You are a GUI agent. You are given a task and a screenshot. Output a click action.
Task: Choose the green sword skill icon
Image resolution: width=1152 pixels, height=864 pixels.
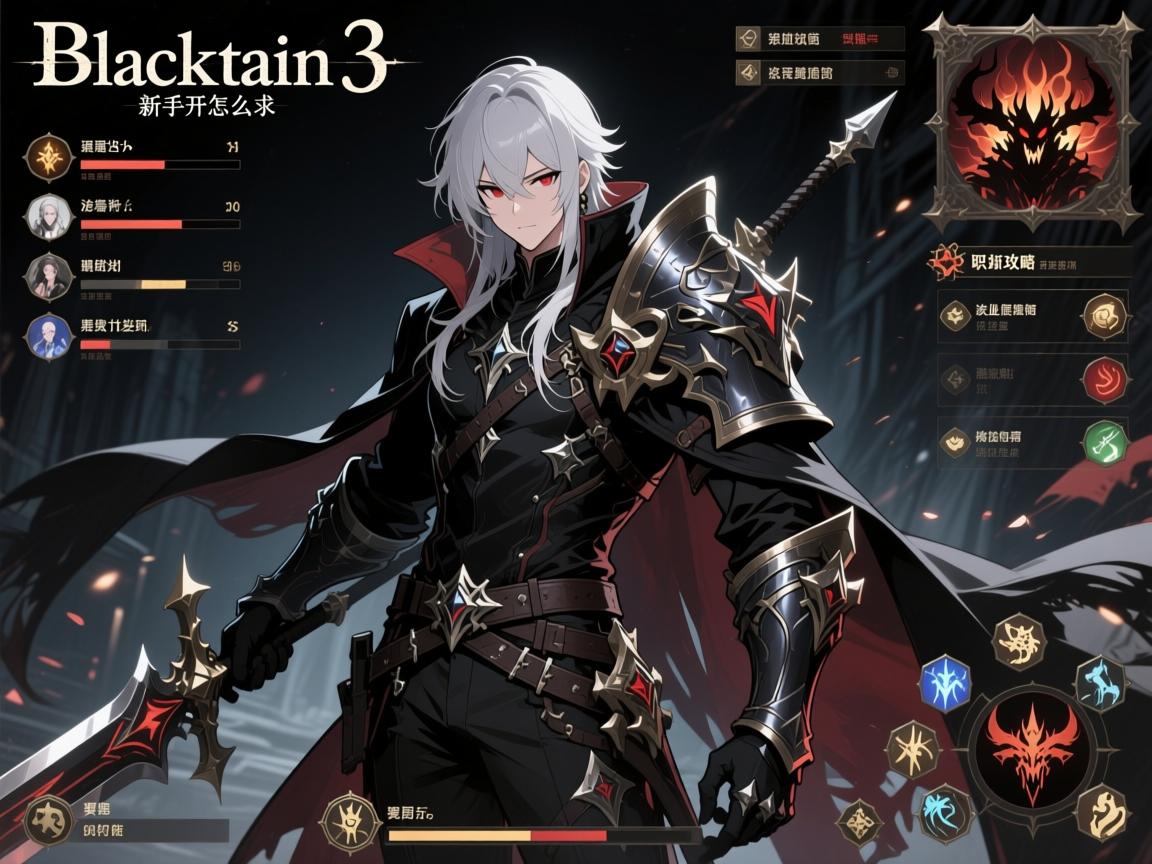point(1104,442)
